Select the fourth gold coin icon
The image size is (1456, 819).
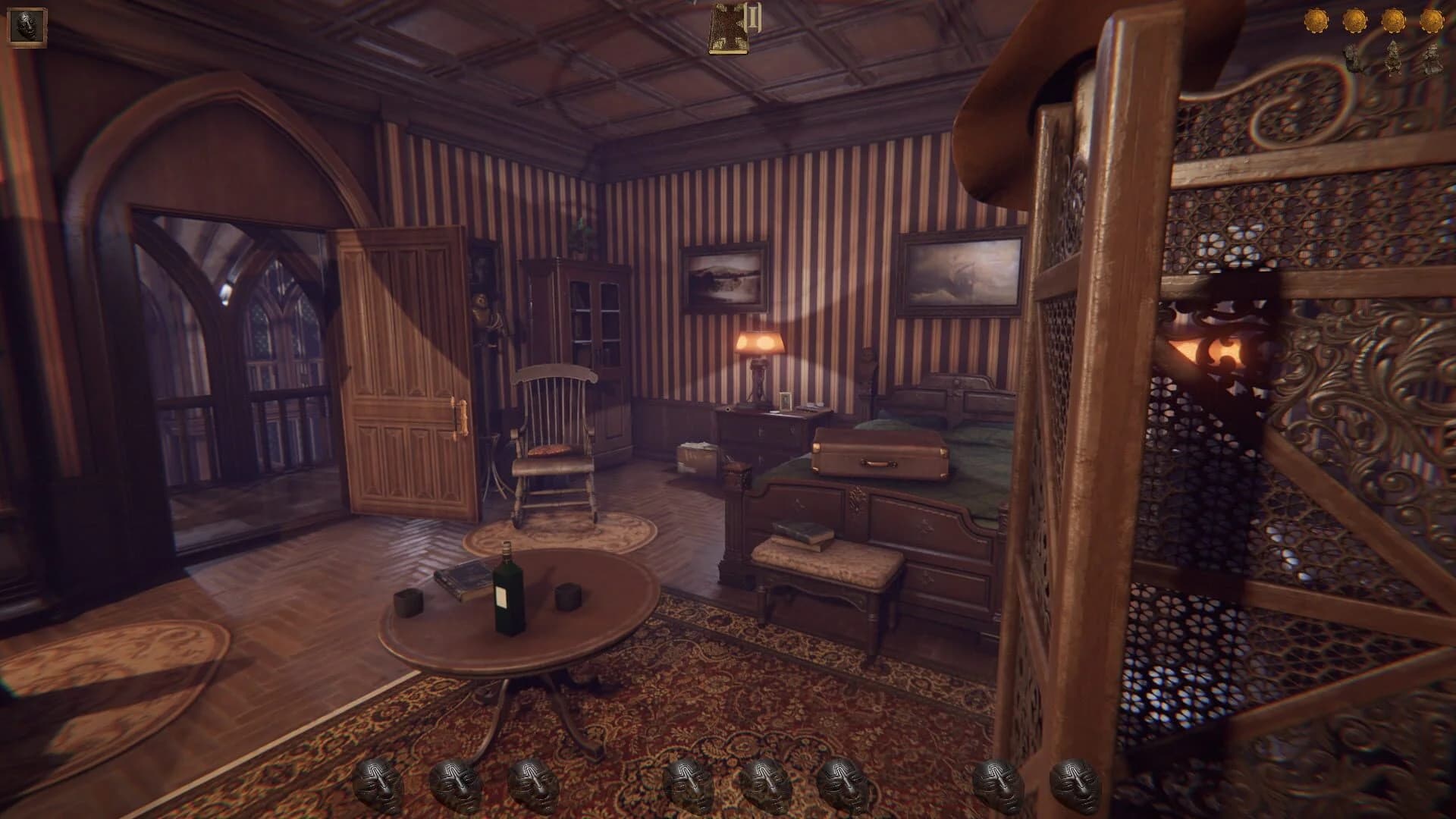(x=1432, y=21)
